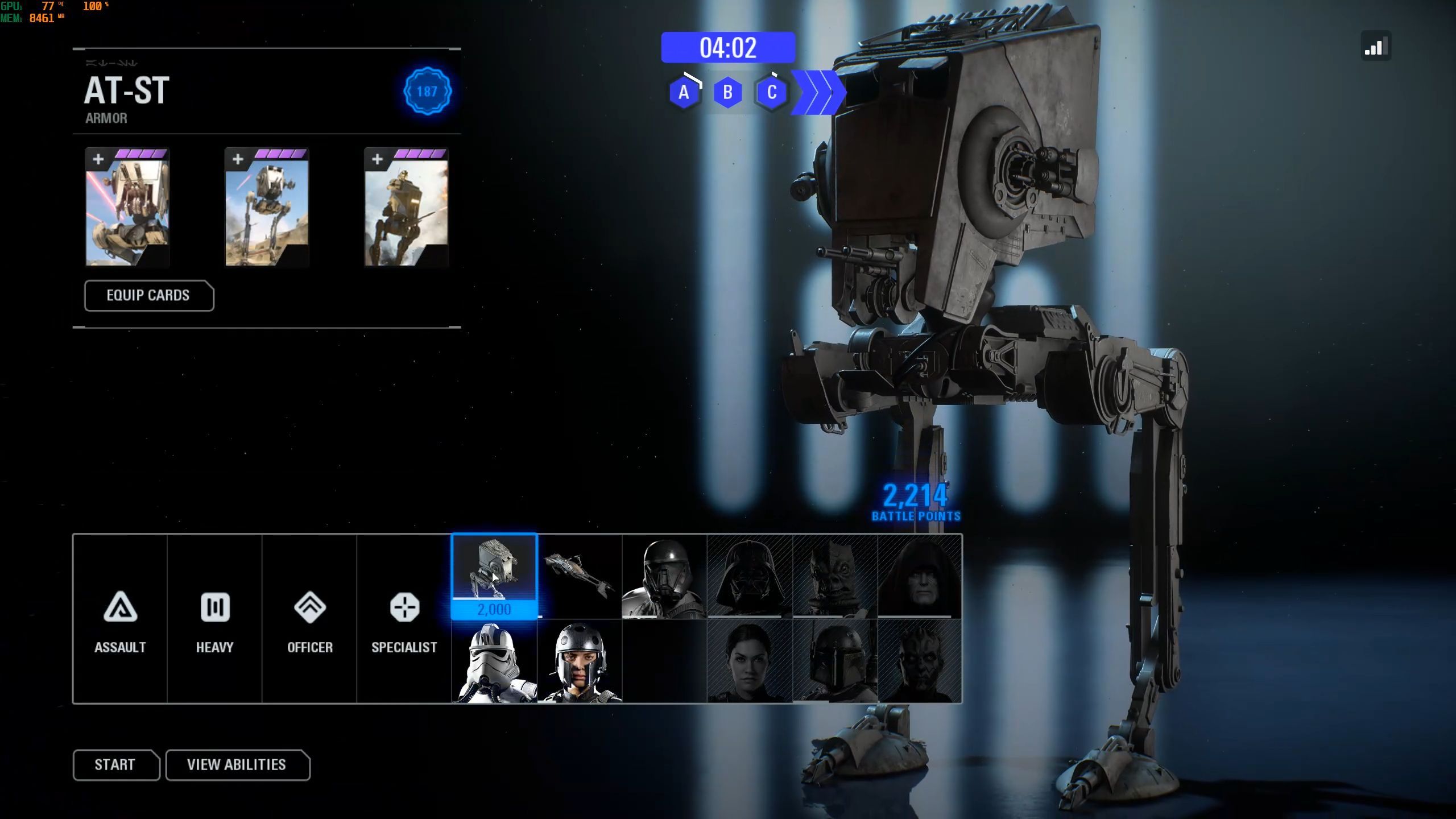Choose the Heavy class
Image resolution: width=1456 pixels, height=819 pixels.
coord(214,619)
